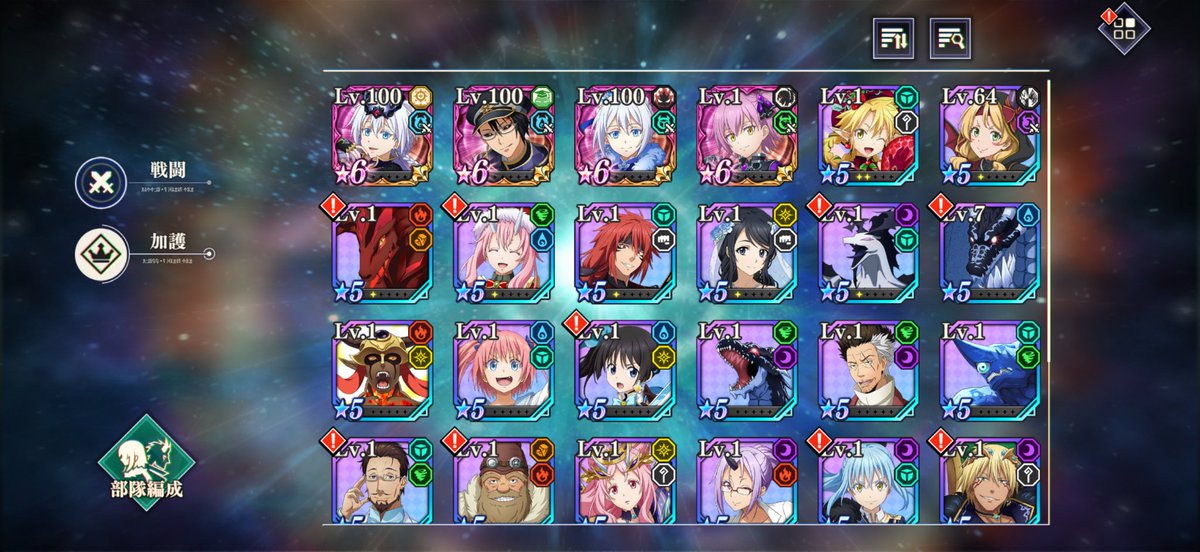Select the blue shark monster card

[990, 372]
